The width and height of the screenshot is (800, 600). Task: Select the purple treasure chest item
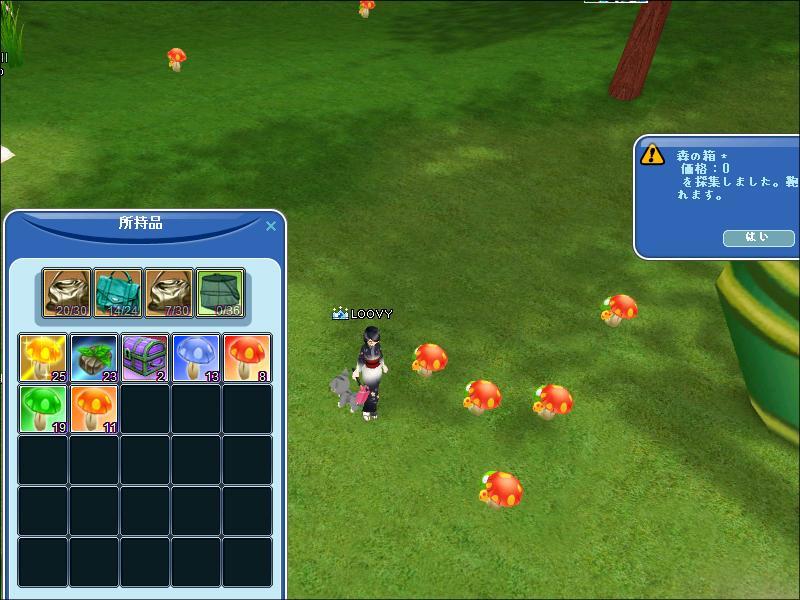pyautogui.click(x=145, y=358)
